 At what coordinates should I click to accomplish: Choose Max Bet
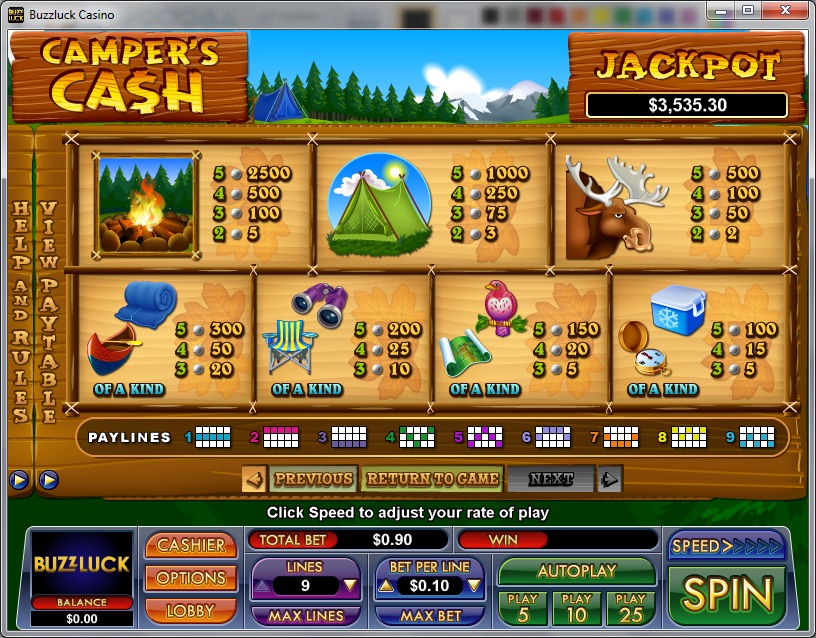(x=431, y=616)
